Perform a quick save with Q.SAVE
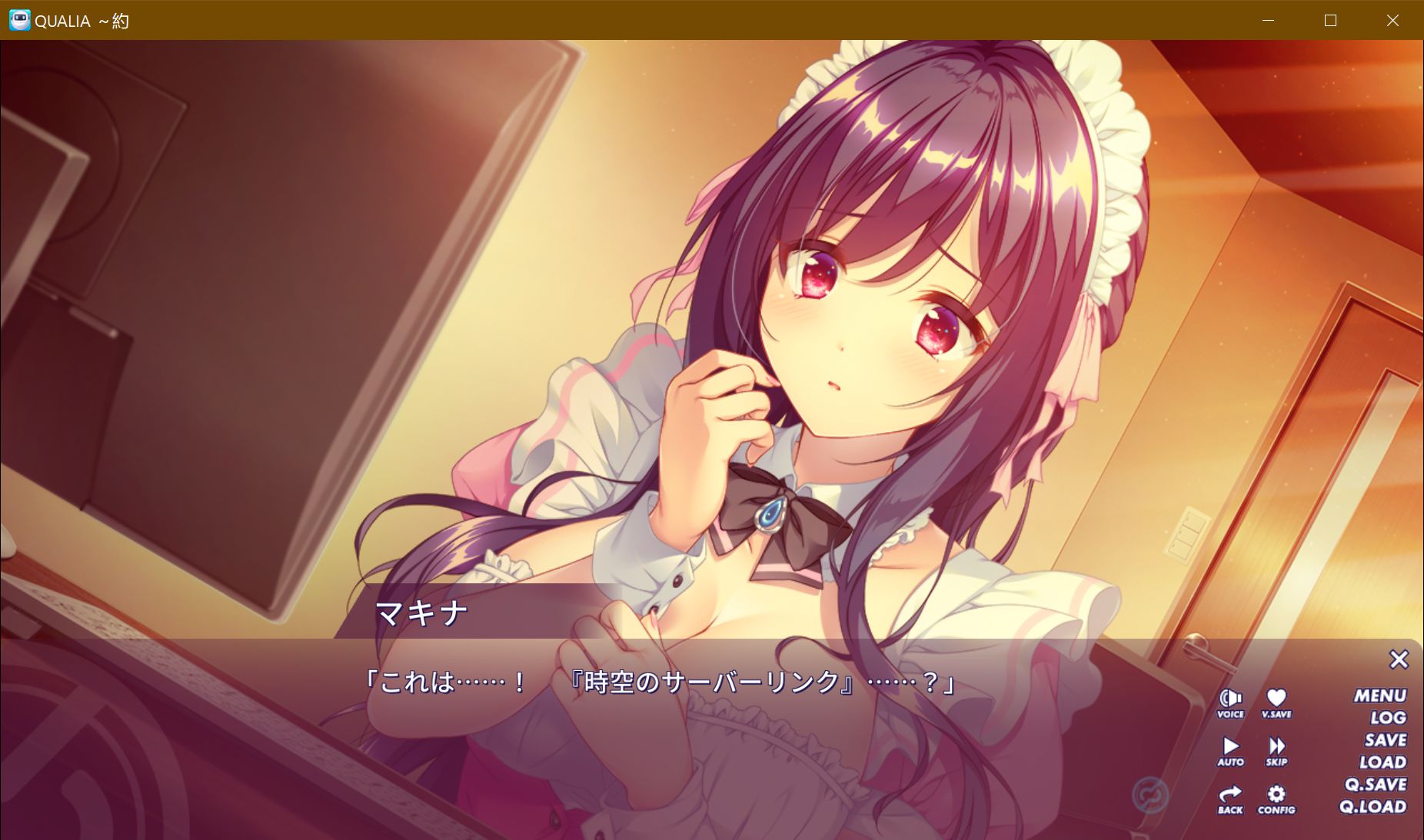Image resolution: width=1424 pixels, height=840 pixels. tap(1376, 785)
